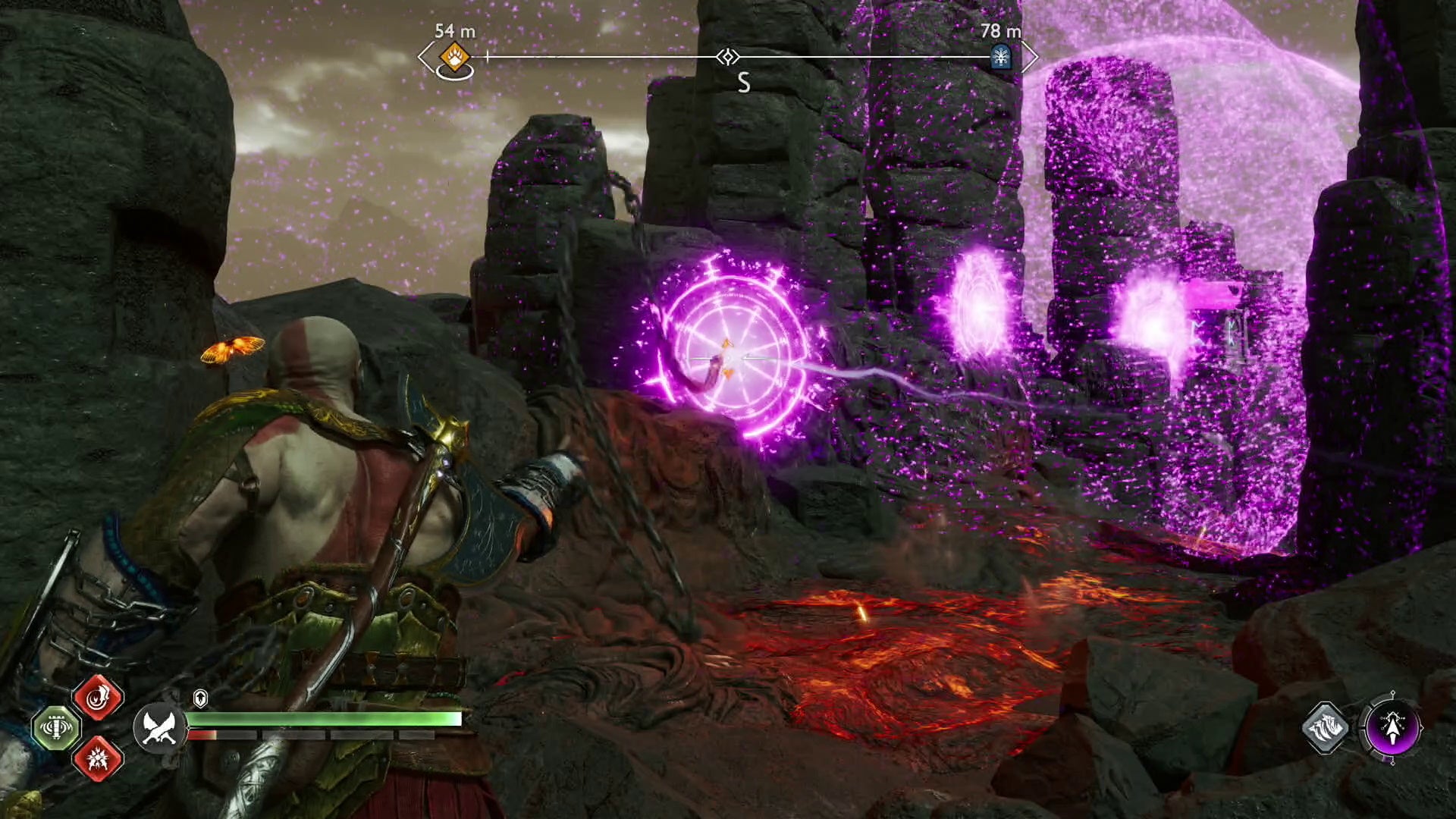Select the purple sigil arrow icon
1456x819 pixels.
pos(1393,728)
